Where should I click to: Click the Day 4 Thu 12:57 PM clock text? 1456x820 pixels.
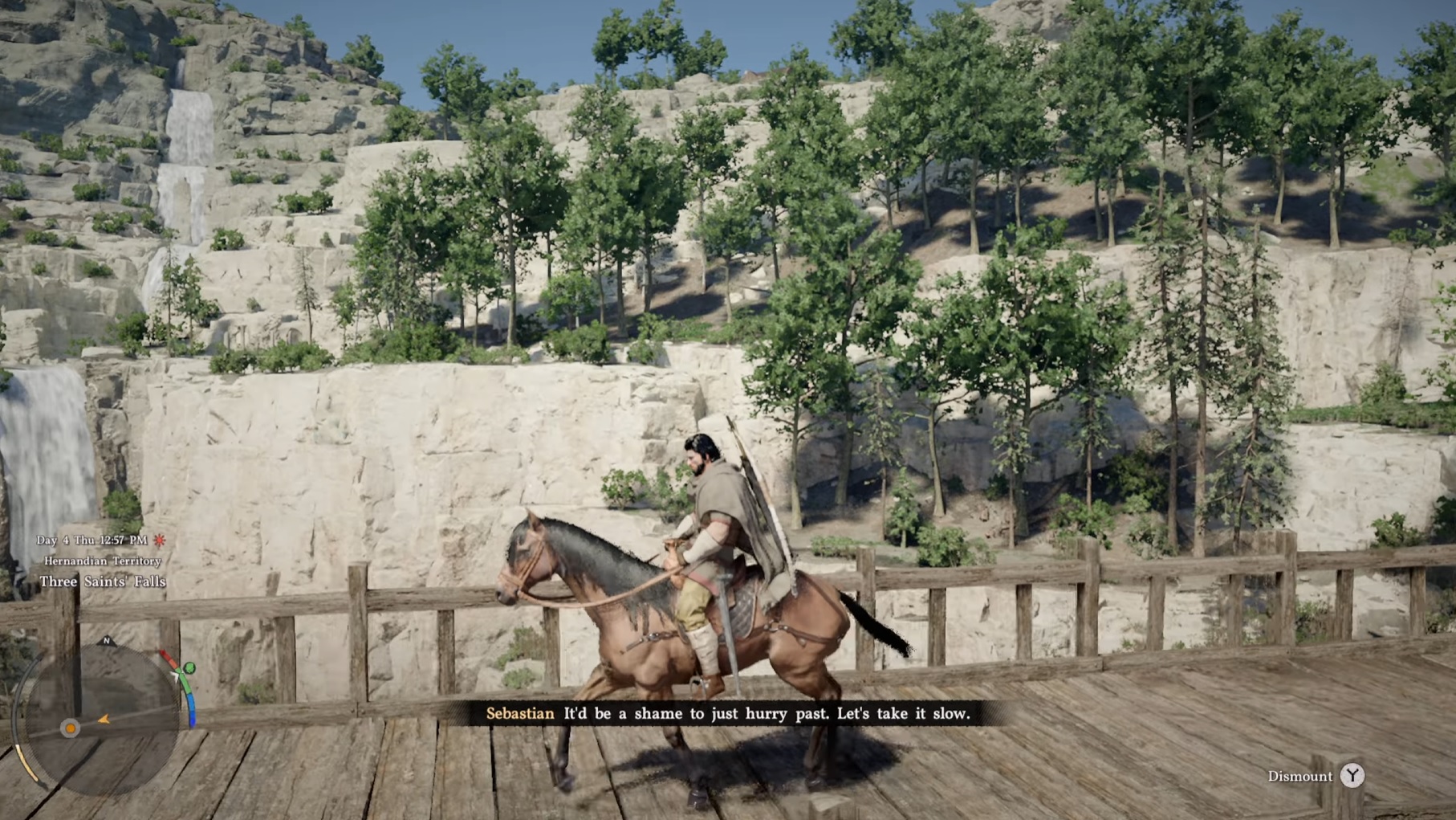pos(94,540)
